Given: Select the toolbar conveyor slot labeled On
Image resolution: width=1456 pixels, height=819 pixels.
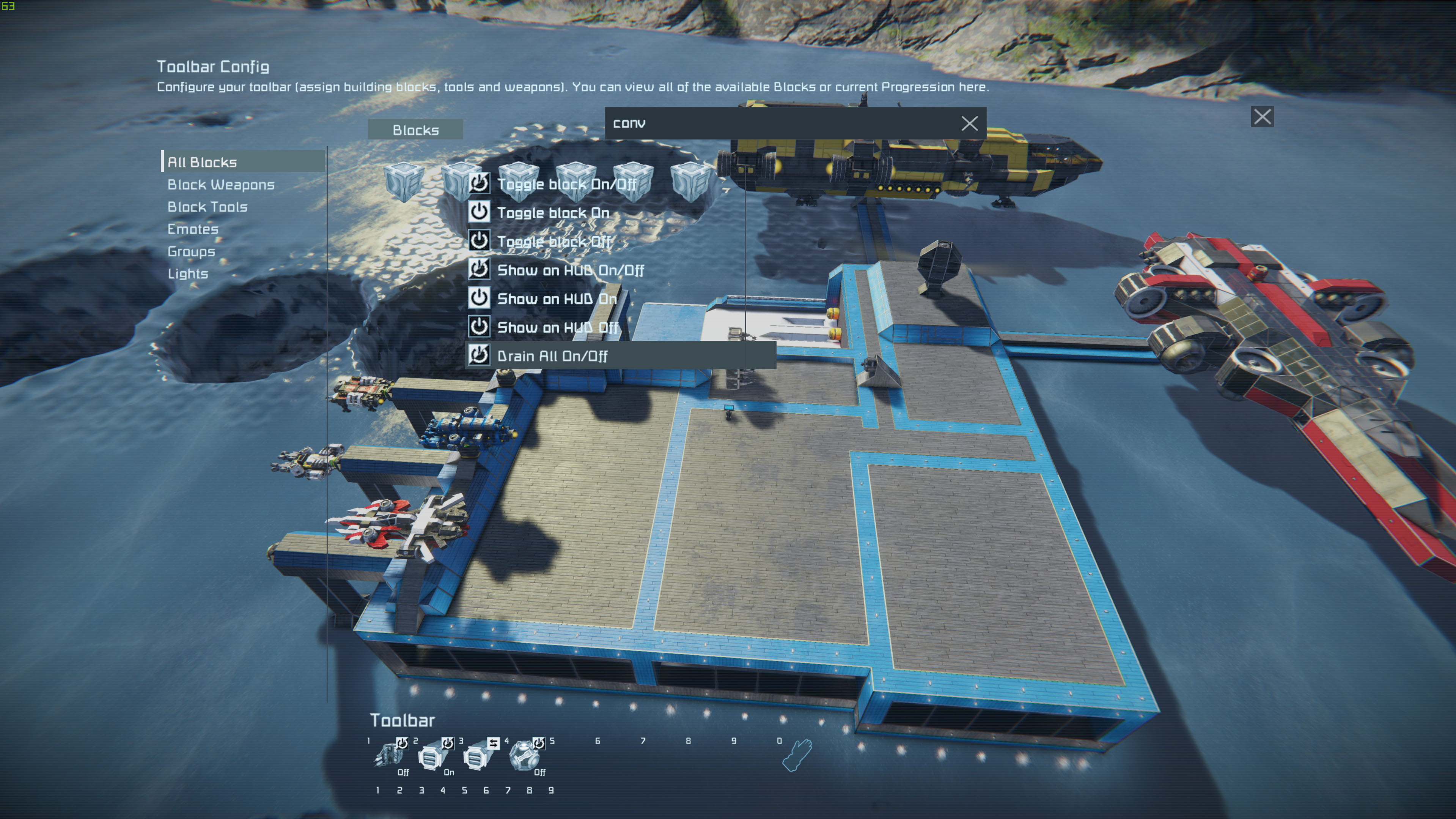Looking at the screenshot, I should click(x=434, y=756).
